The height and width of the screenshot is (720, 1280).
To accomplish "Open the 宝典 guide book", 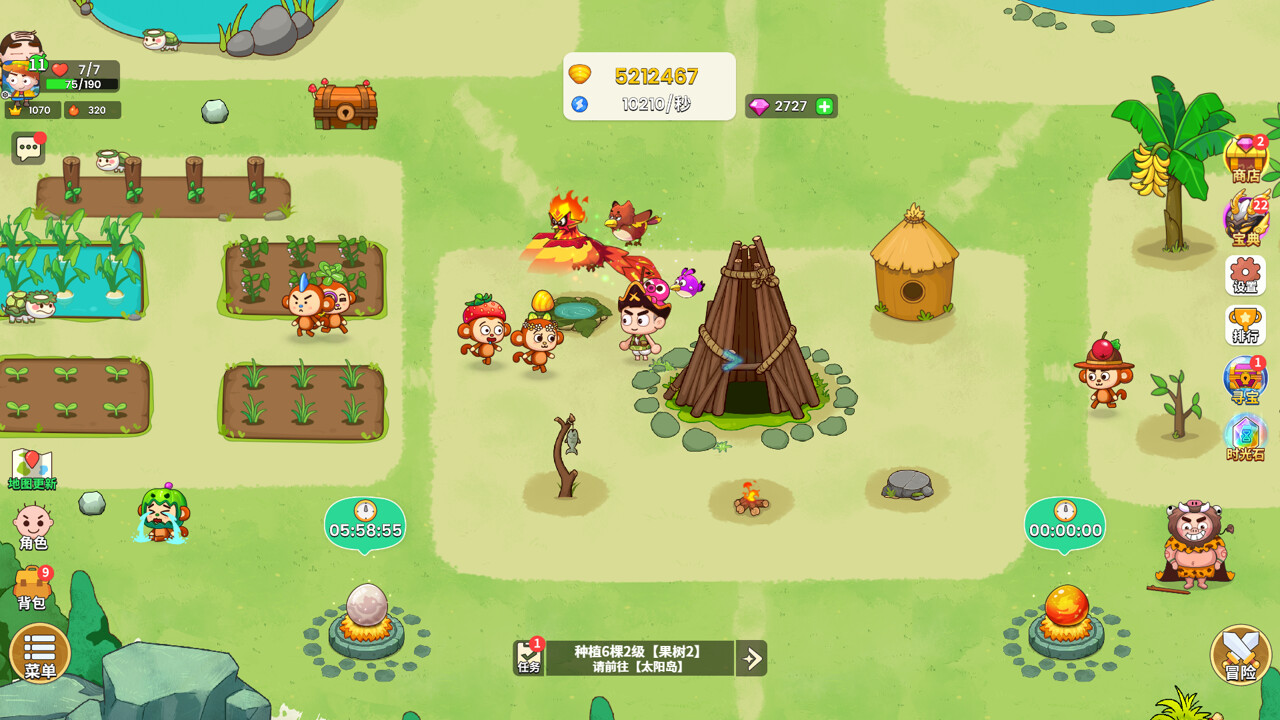I will [x=1245, y=219].
